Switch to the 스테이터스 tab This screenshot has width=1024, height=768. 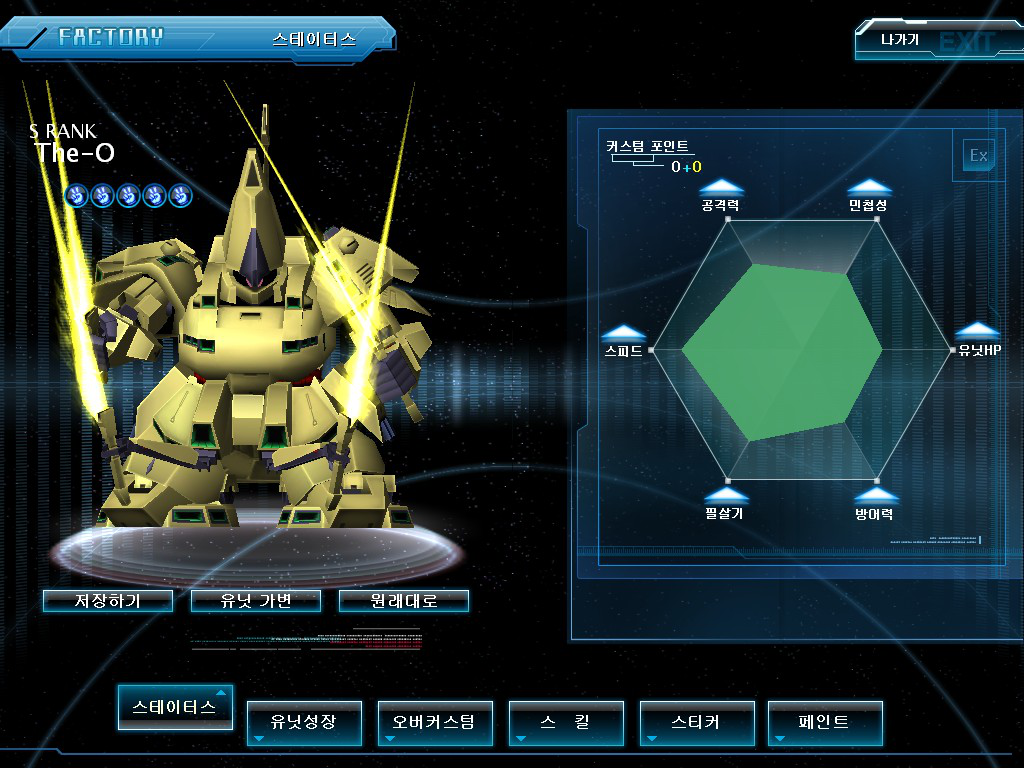(175, 707)
